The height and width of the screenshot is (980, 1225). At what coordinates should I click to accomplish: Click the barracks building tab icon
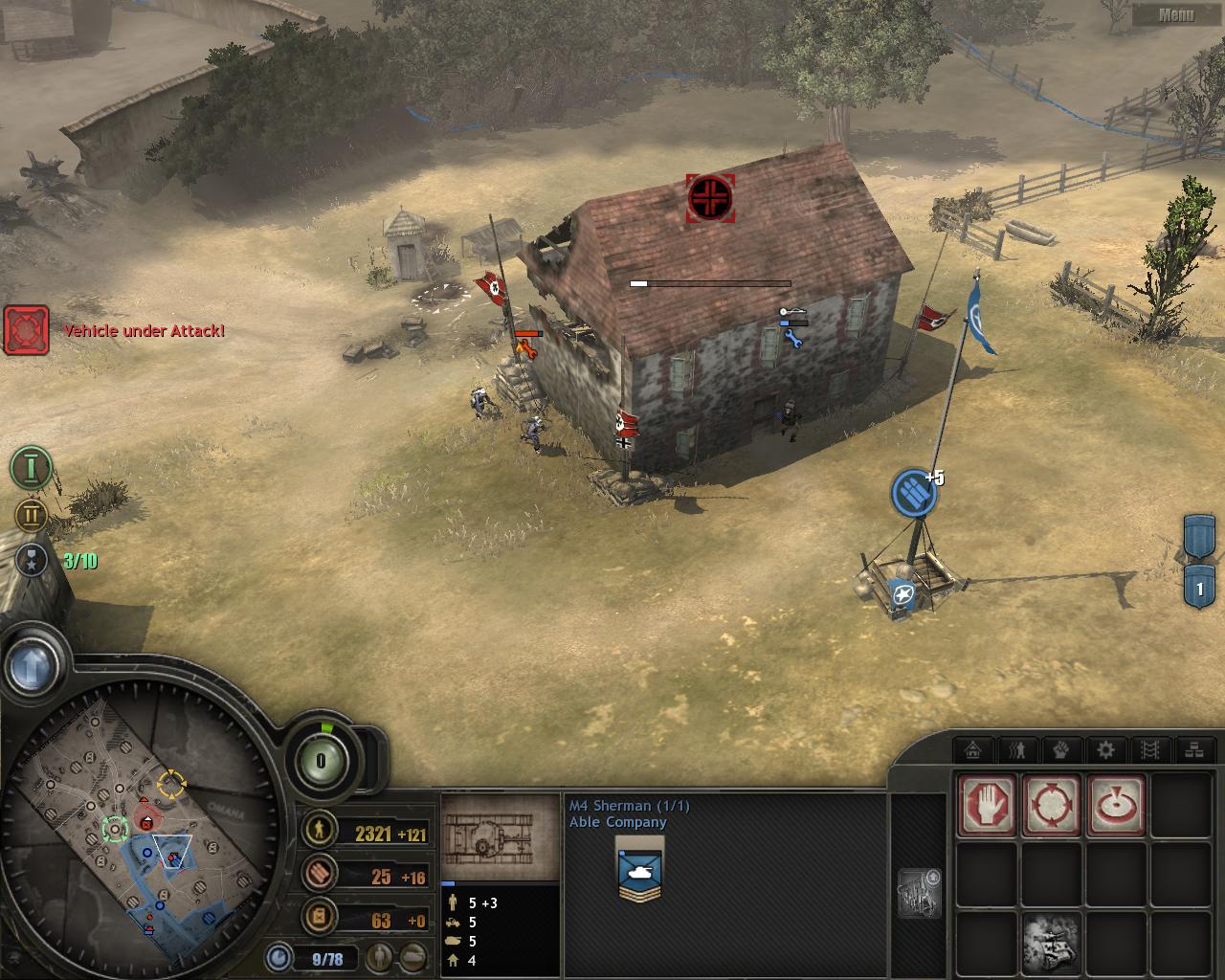[974, 749]
